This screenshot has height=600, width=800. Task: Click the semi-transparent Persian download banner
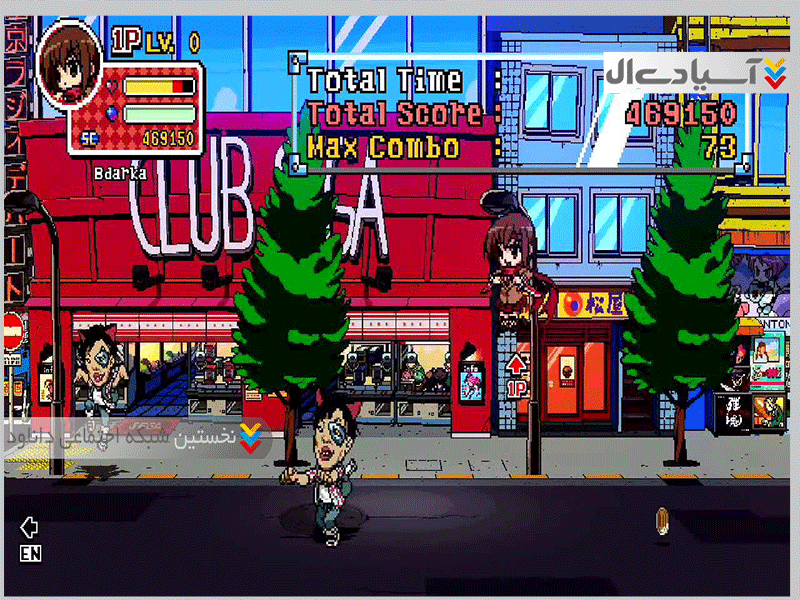pyautogui.click(x=136, y=438)
